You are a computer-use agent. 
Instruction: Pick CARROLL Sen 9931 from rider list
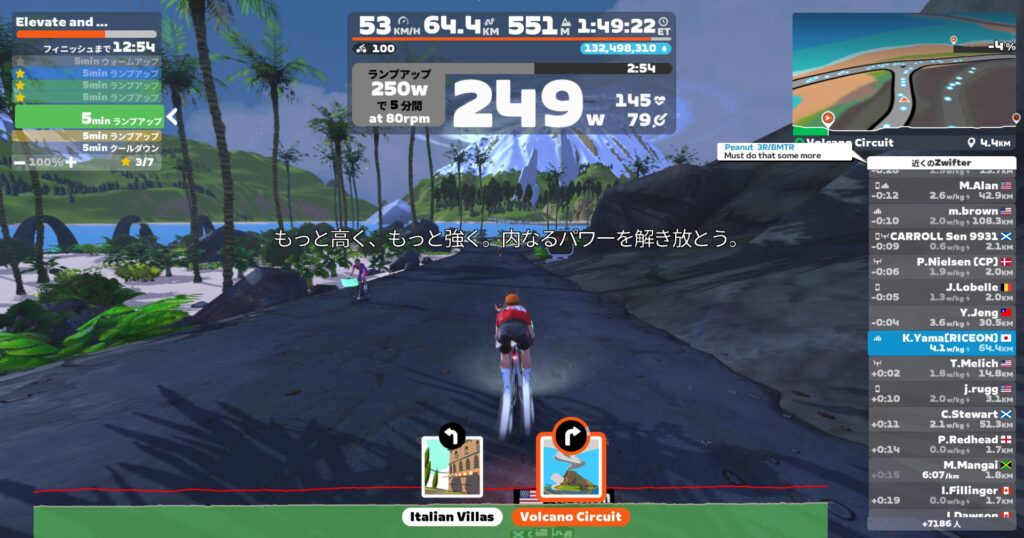[x=941, y=241]
